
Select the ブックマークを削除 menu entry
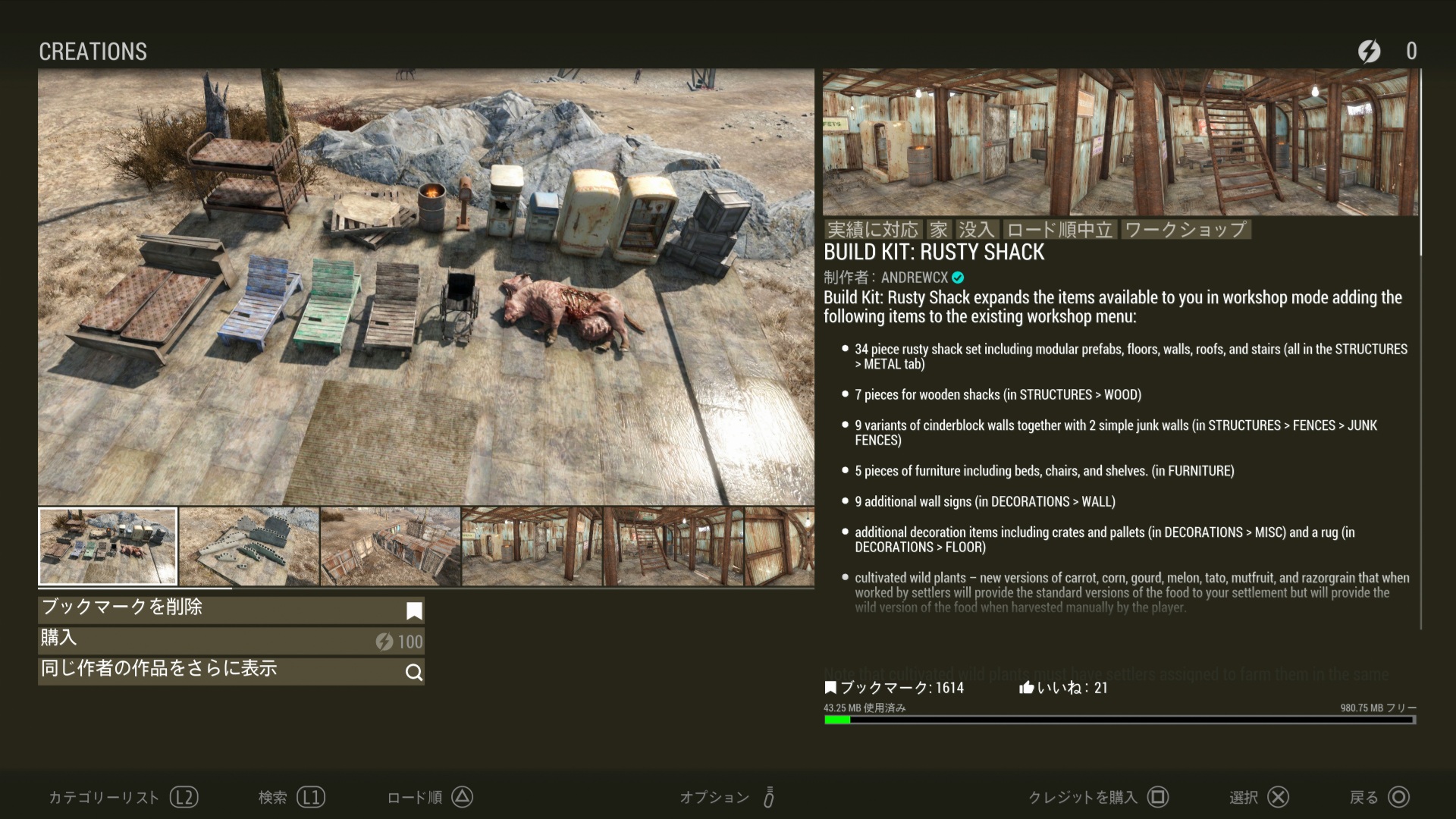coord(231,609)
